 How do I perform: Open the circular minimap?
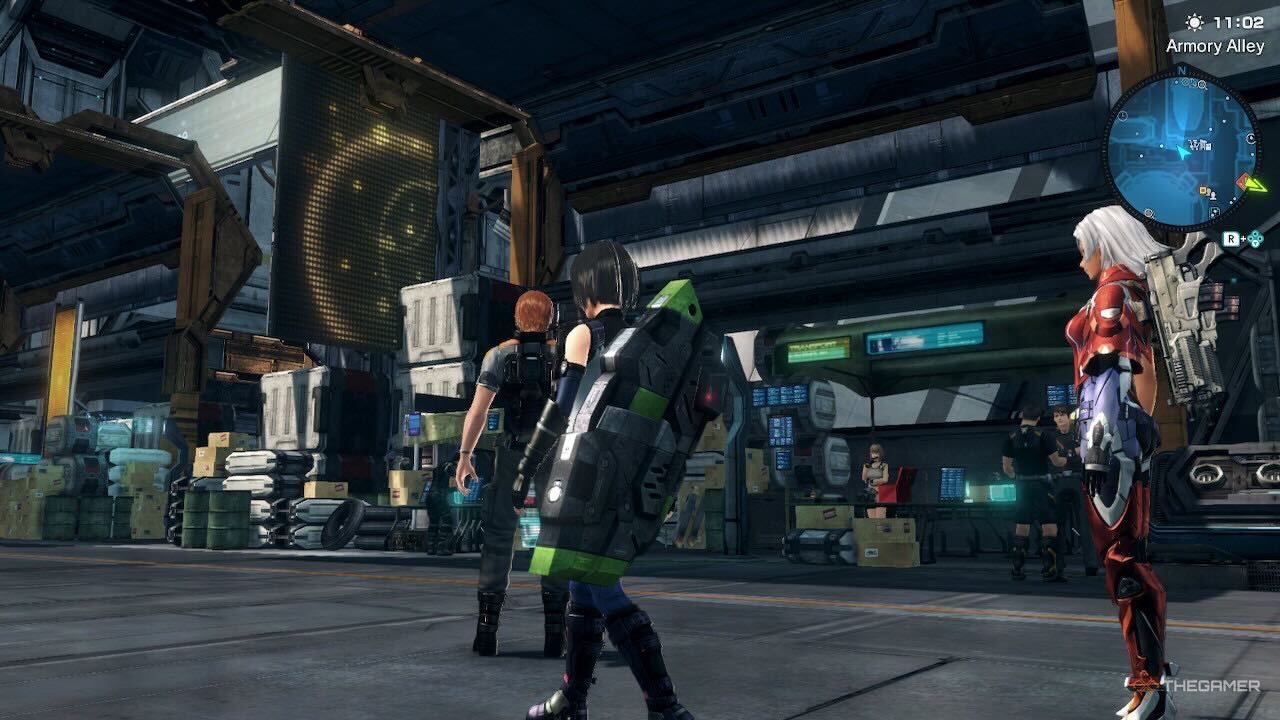(x=1180, y=150)
